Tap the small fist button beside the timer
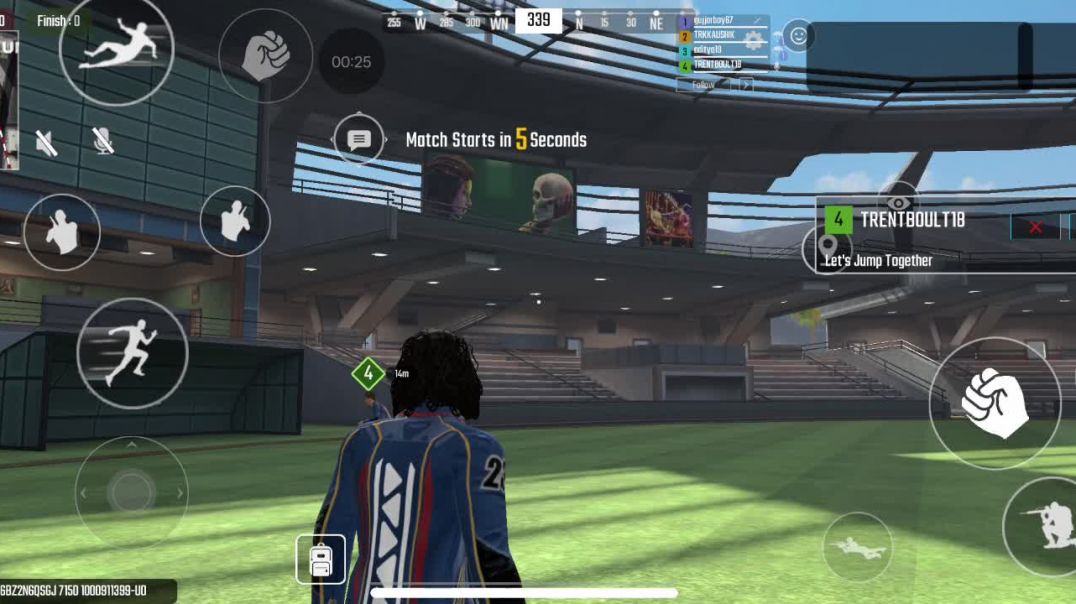Image resolution: width=1076 pixels, height=604 pixels. click(x=265, y=56)
